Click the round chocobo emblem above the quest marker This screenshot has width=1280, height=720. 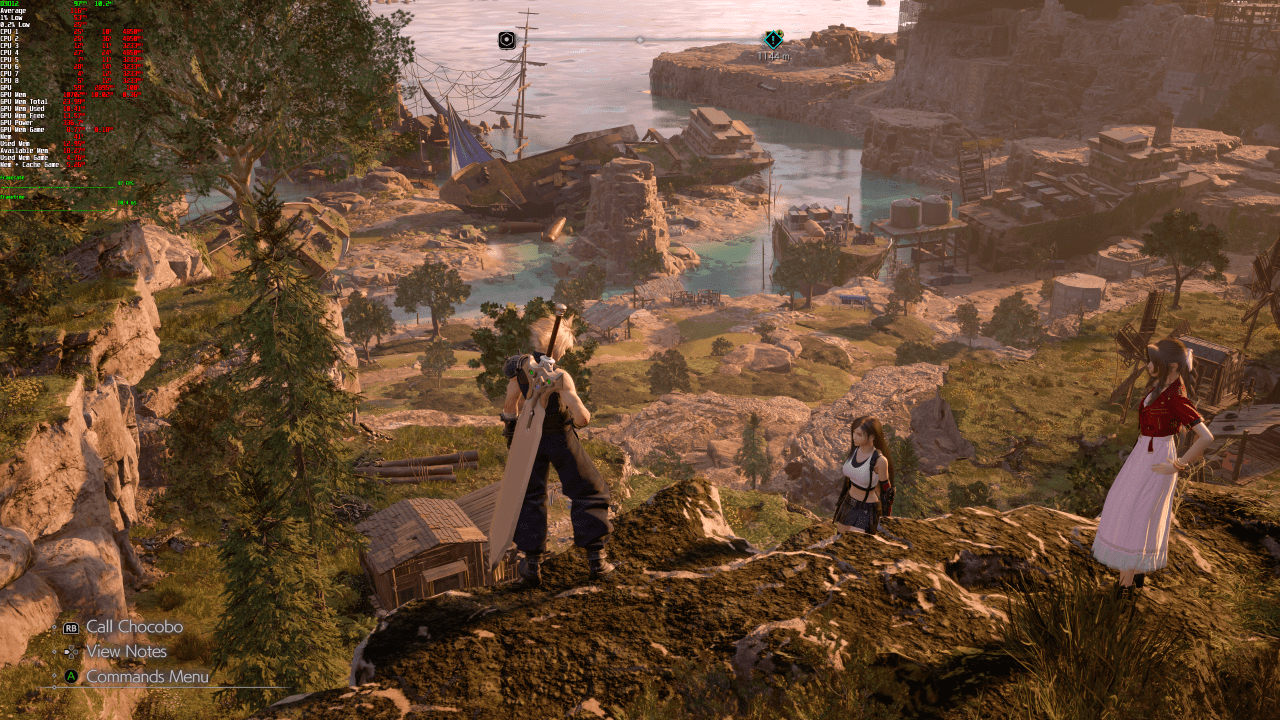pyautogui.click(x=781, y=31)
